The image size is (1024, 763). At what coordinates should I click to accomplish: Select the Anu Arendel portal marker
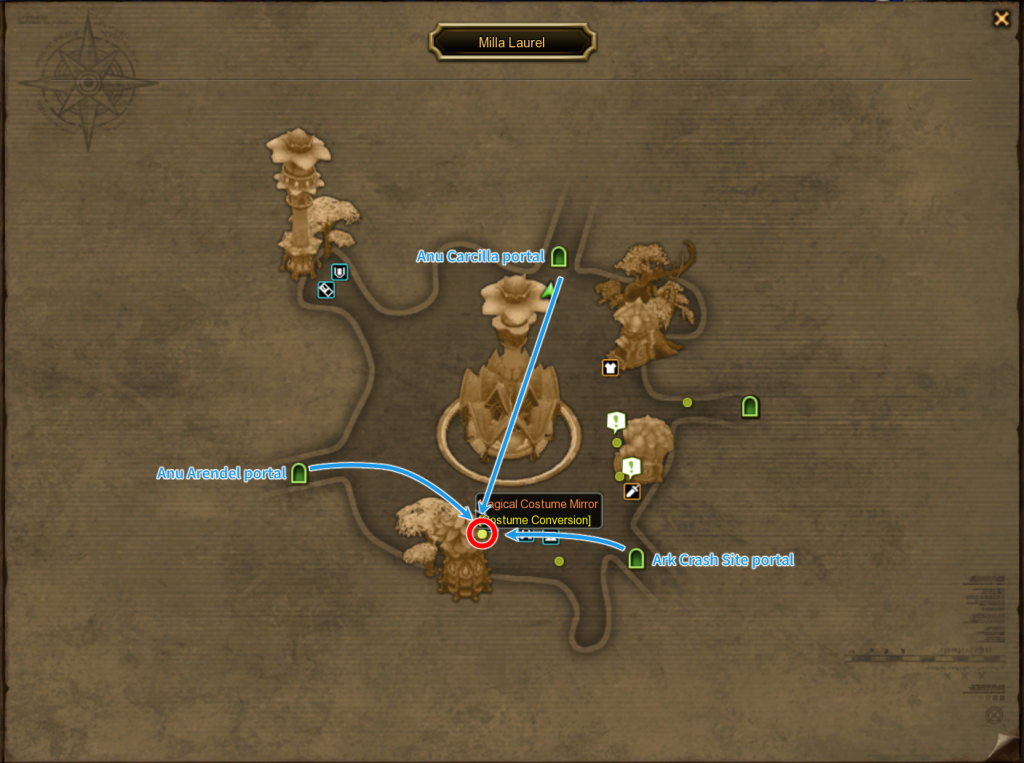298,473
